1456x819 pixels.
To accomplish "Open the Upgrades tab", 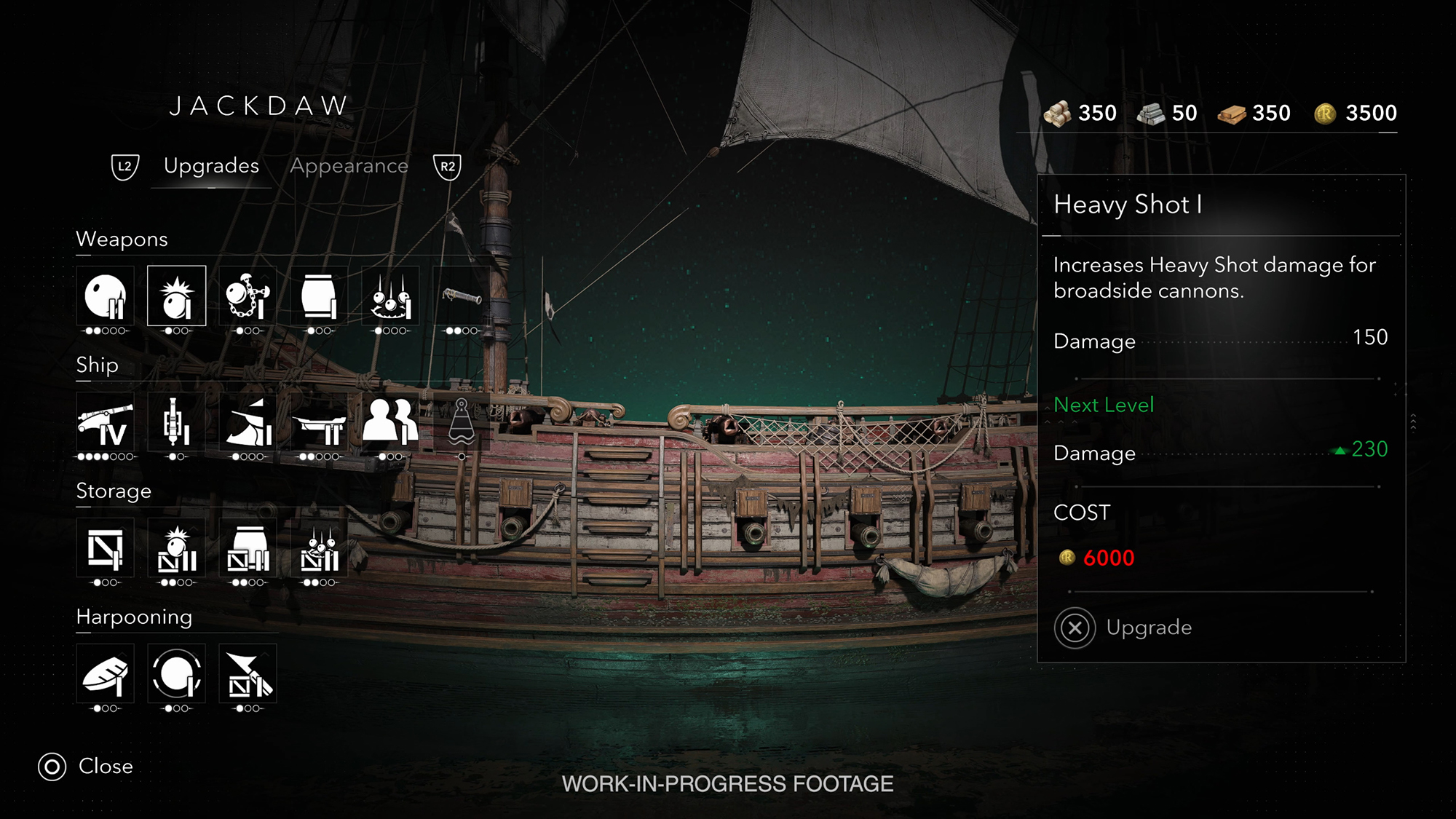I will pyautogui.click(x=211, y=166).
